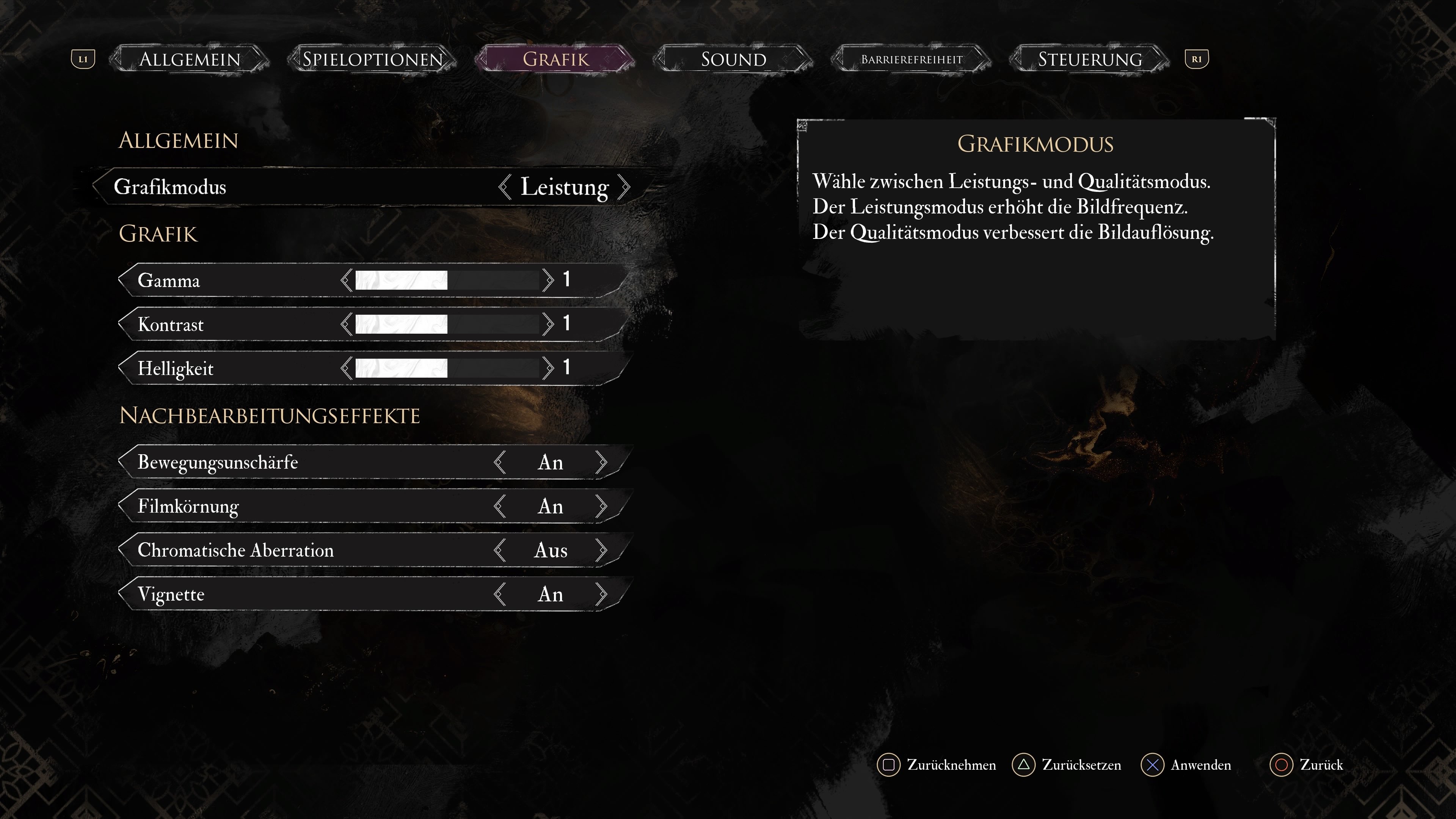Switch to the Allgemein tab

coord(190,60)
